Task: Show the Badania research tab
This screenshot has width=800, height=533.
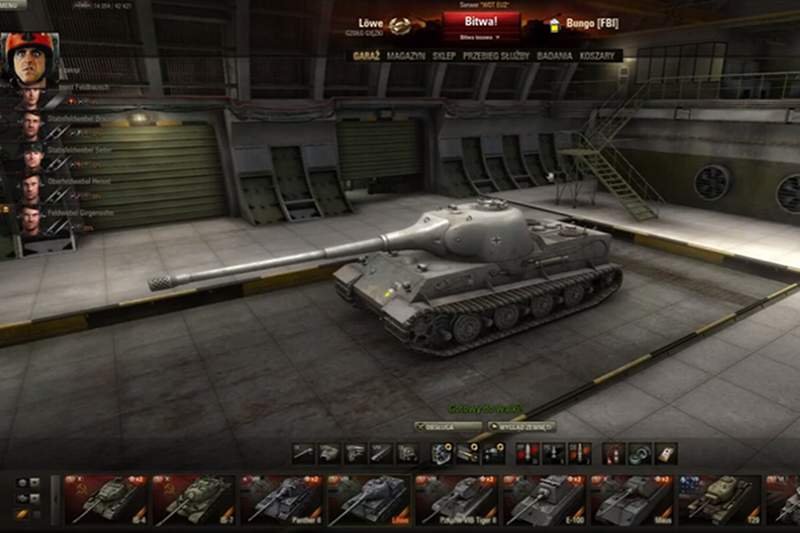Action: point(553,56)
